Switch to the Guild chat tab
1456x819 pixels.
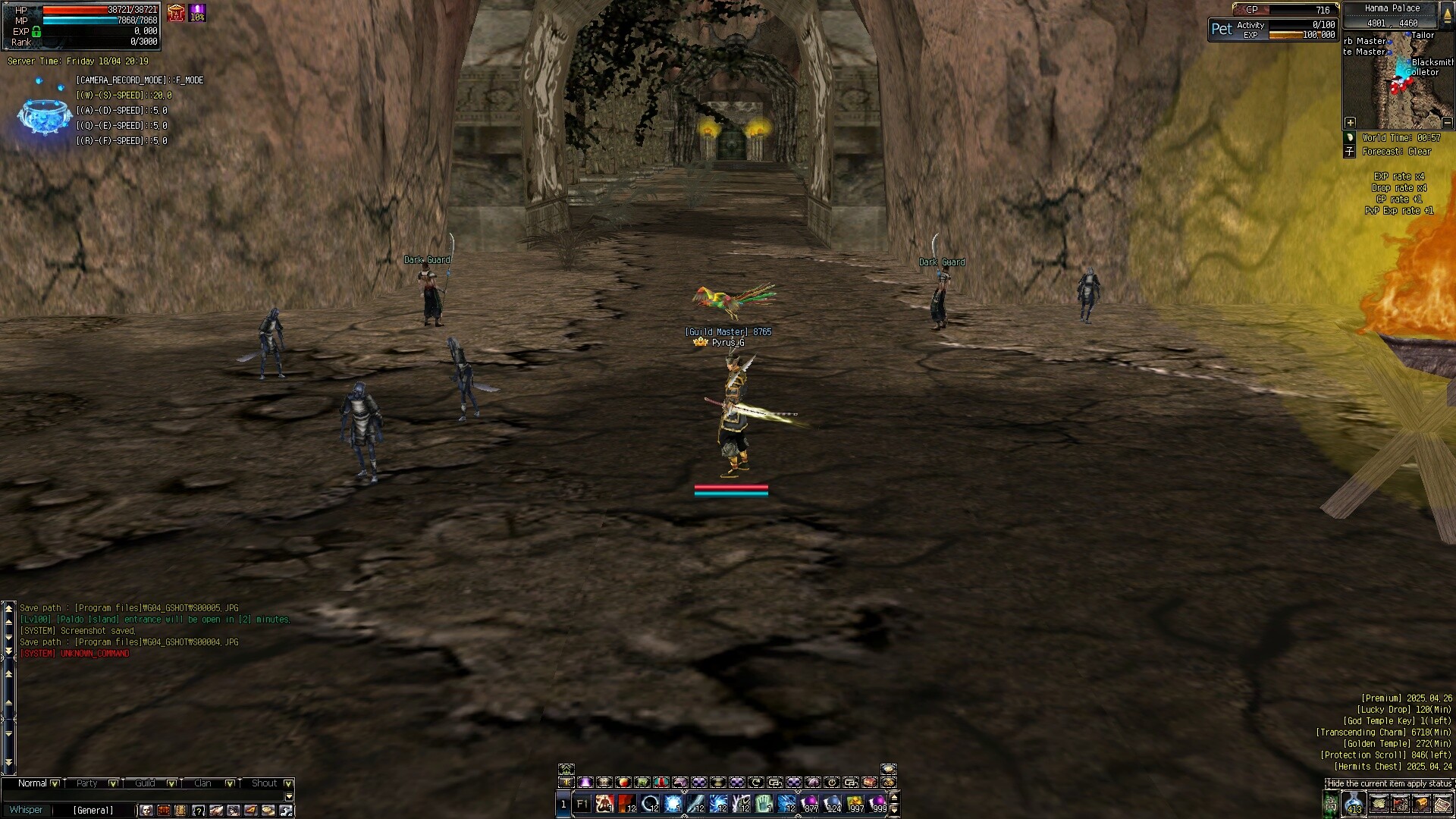coord(145,783)
